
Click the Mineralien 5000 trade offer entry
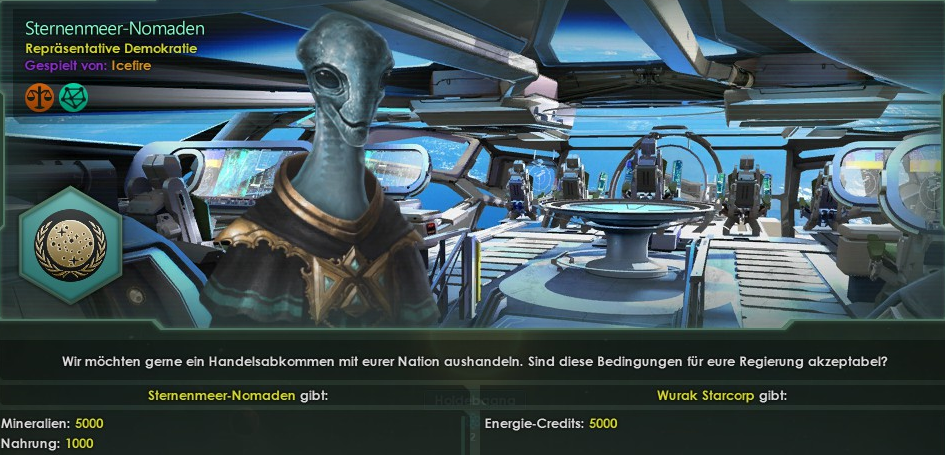52,423
